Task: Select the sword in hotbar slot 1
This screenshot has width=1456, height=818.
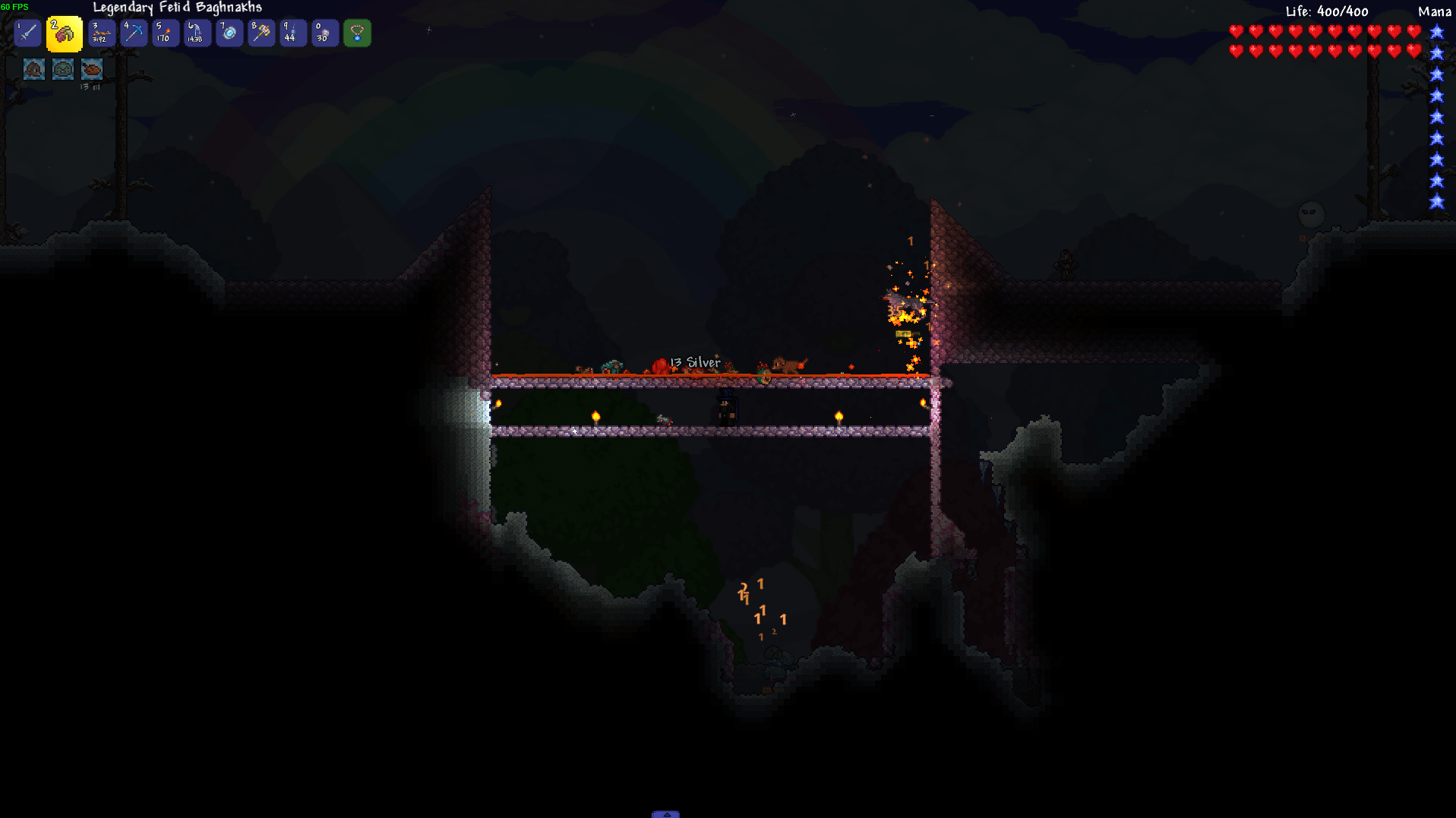Action: click(x=27, y=33)
